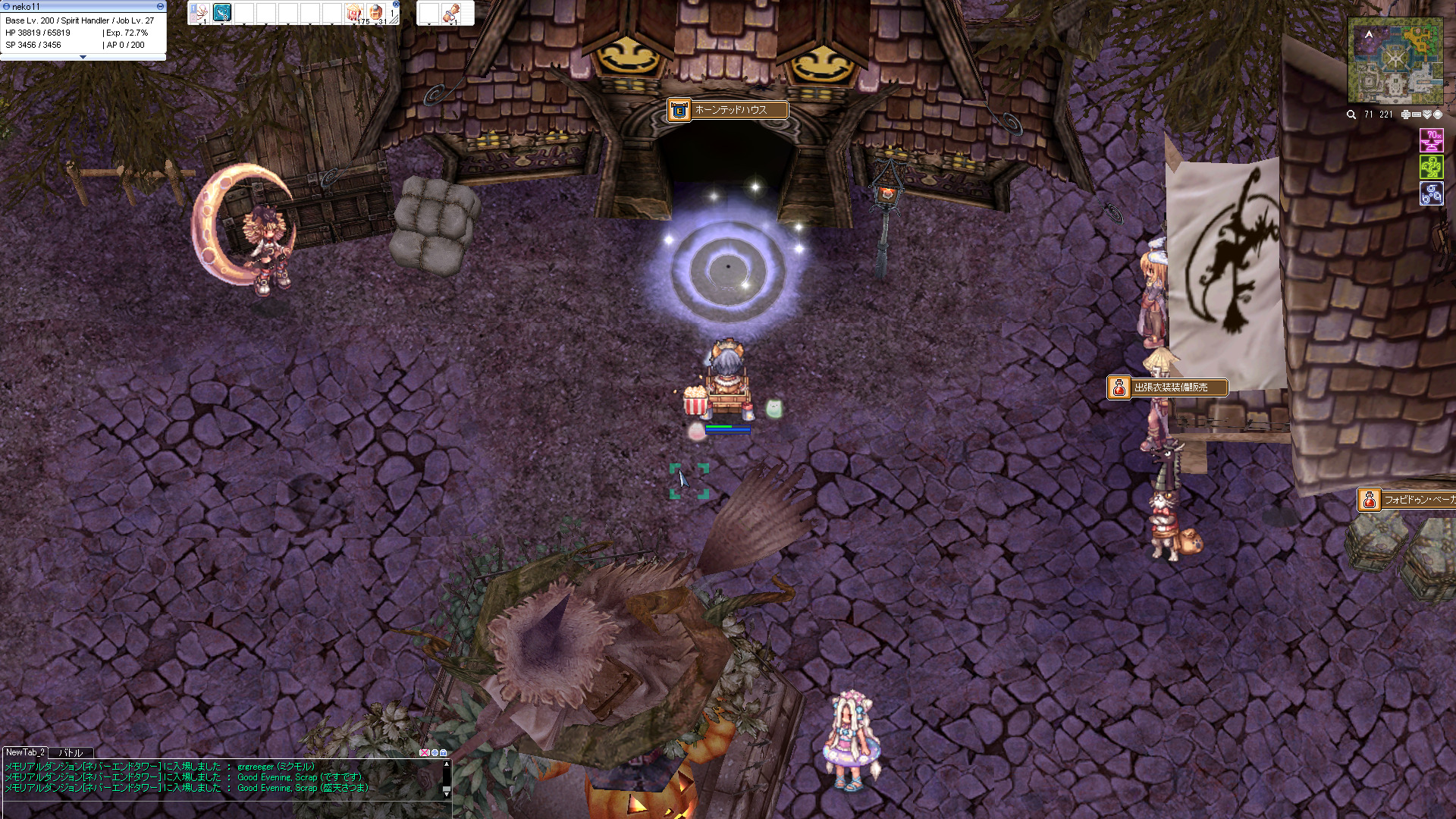Click the minimap magnifying glass search icon
1456x819 pixels.
pyautogui.click(x=1351, y=115)
